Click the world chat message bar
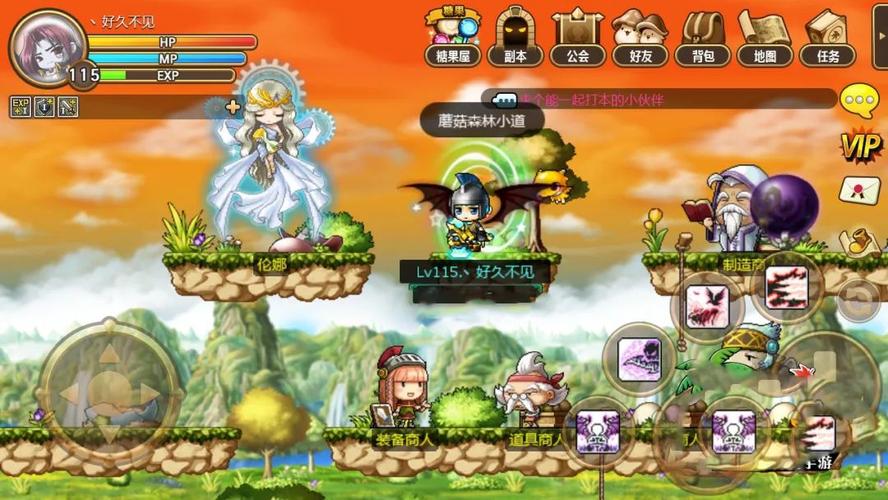 [x=660, y=99]
